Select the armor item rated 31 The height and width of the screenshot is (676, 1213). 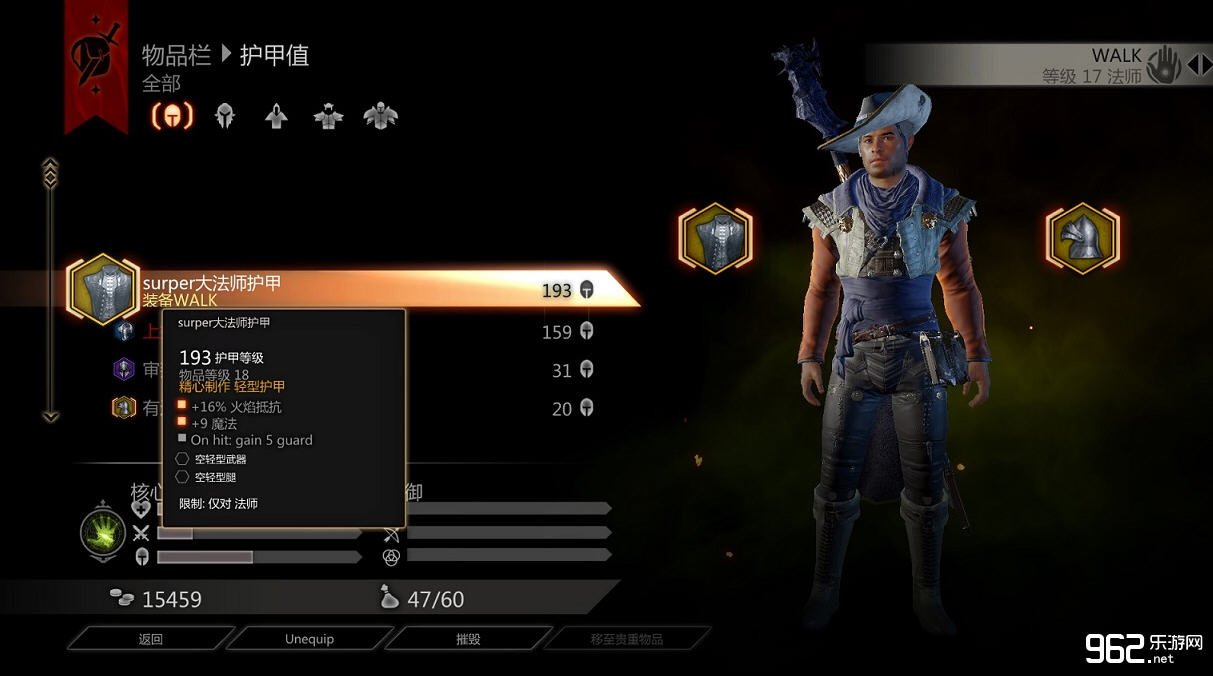click(500, 370)
